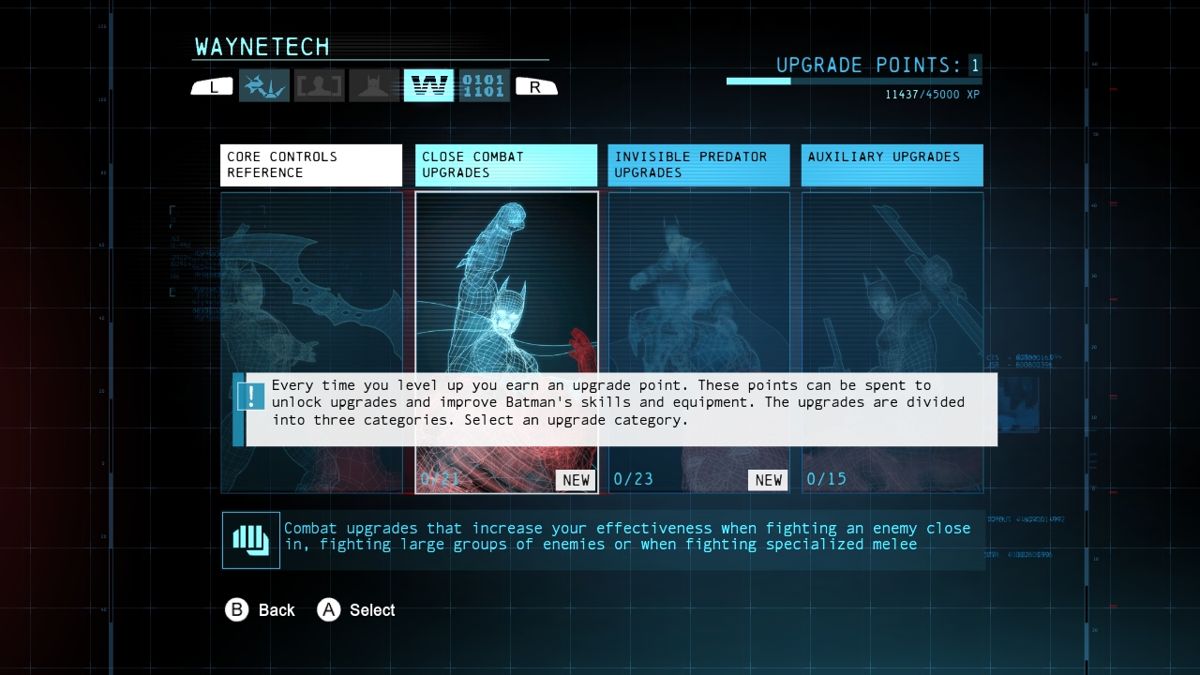Select the Core Controls Reference category

(311, 165)
